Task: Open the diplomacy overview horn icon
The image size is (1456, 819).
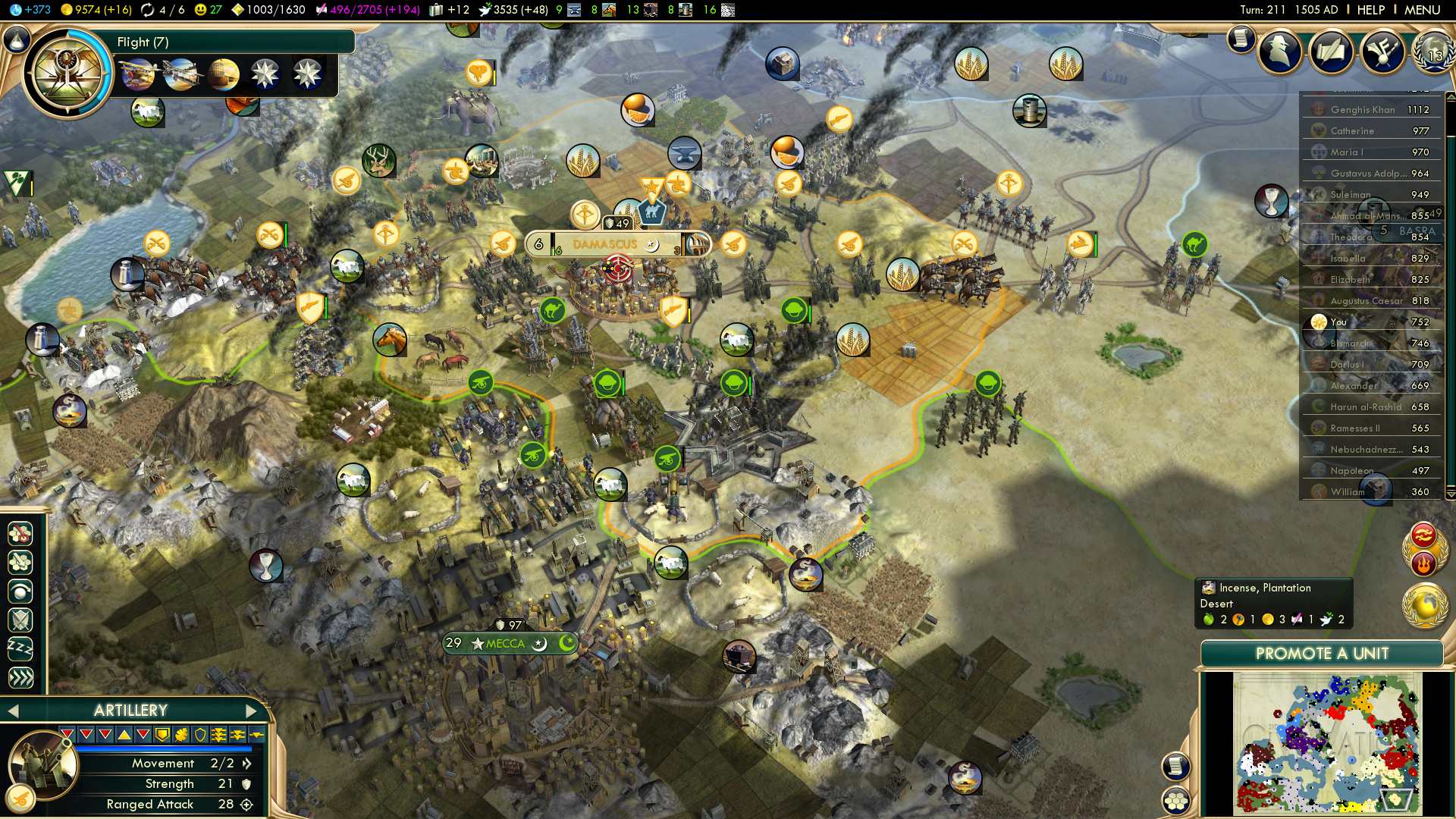Action: (1382, 52)
